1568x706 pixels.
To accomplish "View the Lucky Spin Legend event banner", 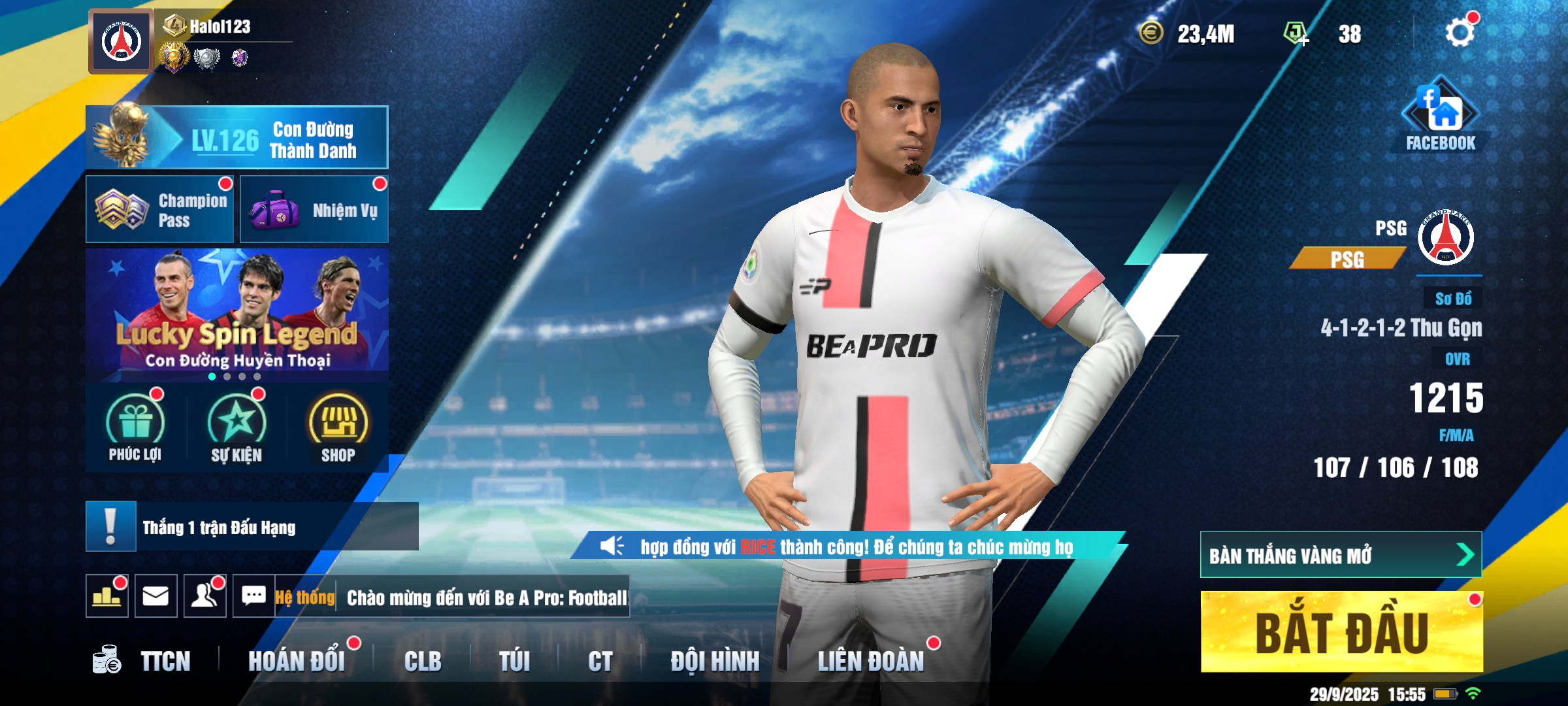I will [237, 314].
